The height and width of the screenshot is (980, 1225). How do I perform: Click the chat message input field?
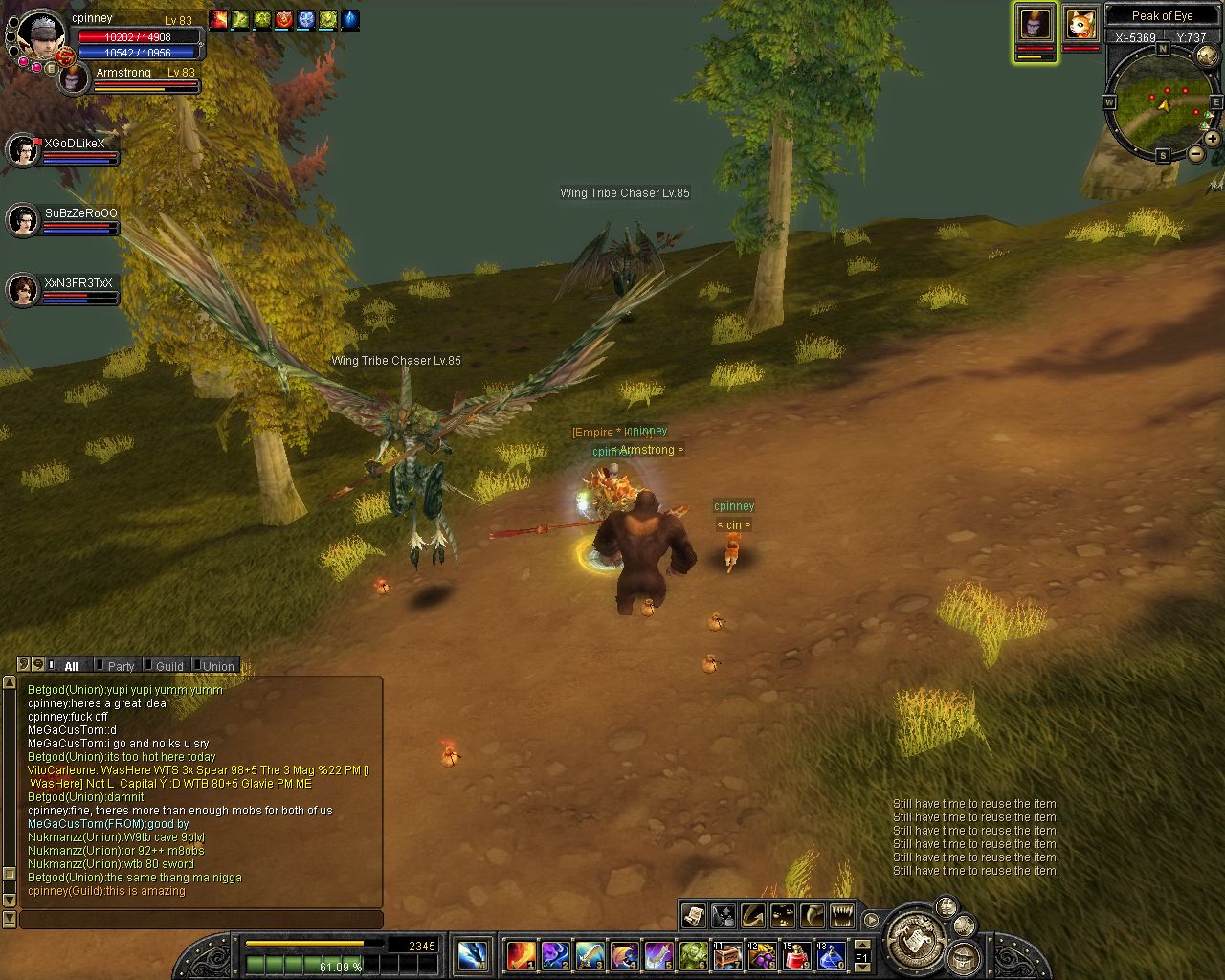coord(201,920)
